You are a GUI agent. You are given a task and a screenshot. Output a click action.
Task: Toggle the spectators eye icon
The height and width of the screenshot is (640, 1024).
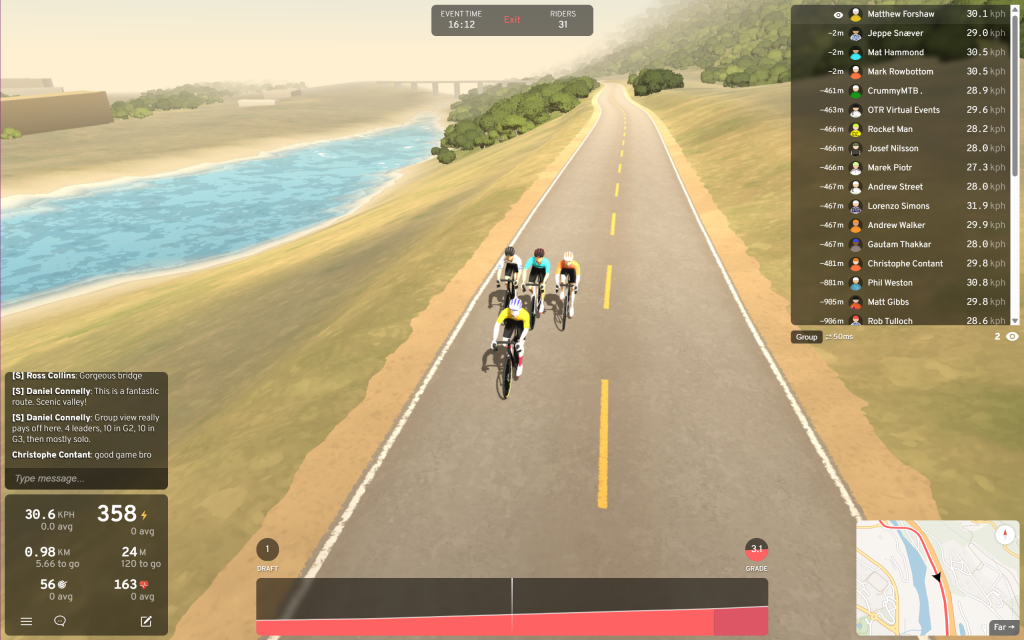pos(1012,337)
